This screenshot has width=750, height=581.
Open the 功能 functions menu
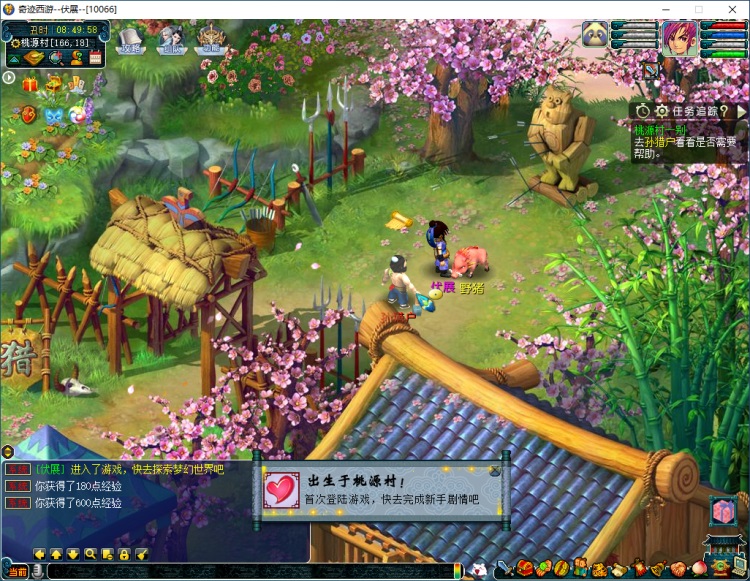tap(211, 40)
